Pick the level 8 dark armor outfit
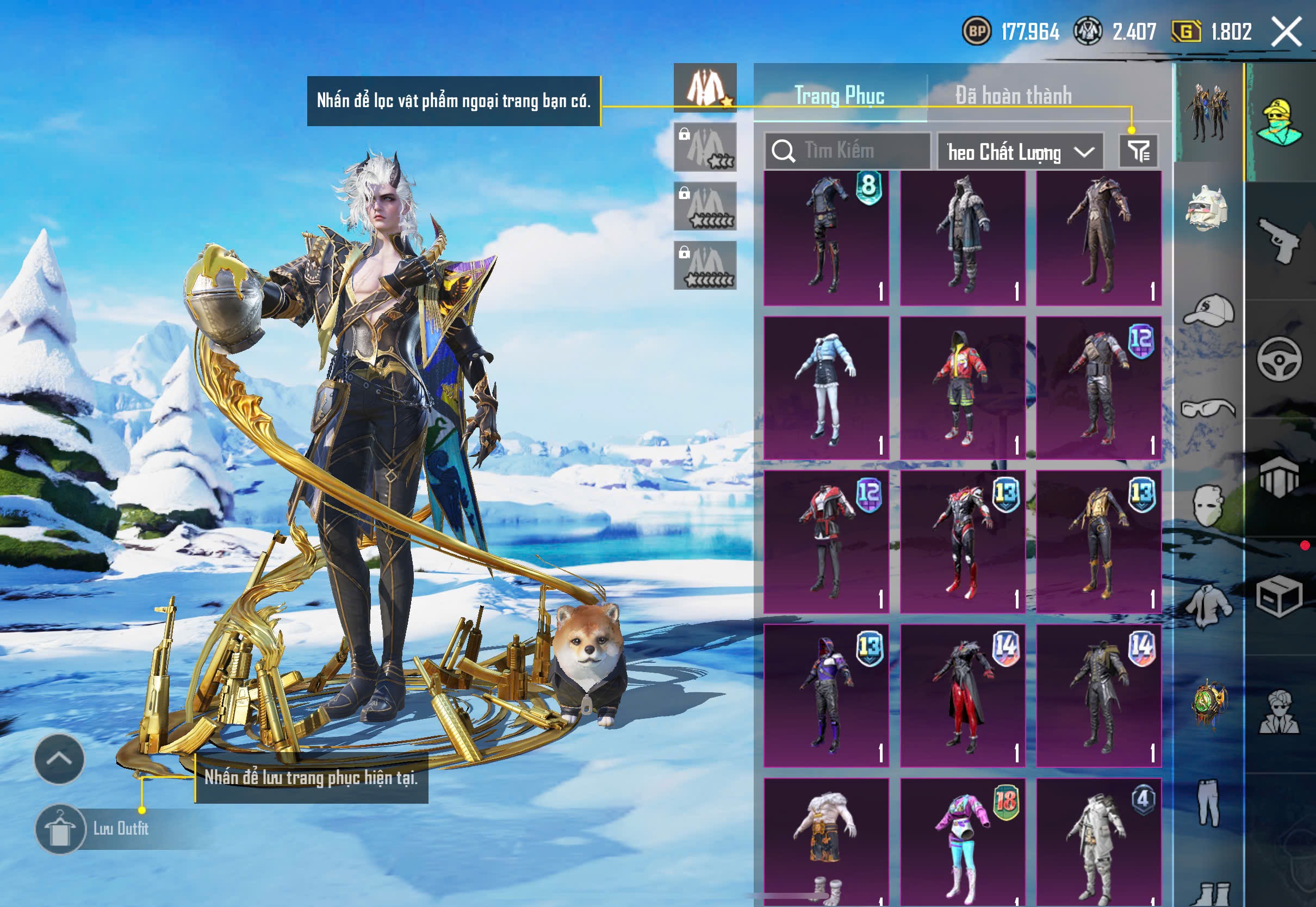Screen dimensions: 1316x907 826,238
